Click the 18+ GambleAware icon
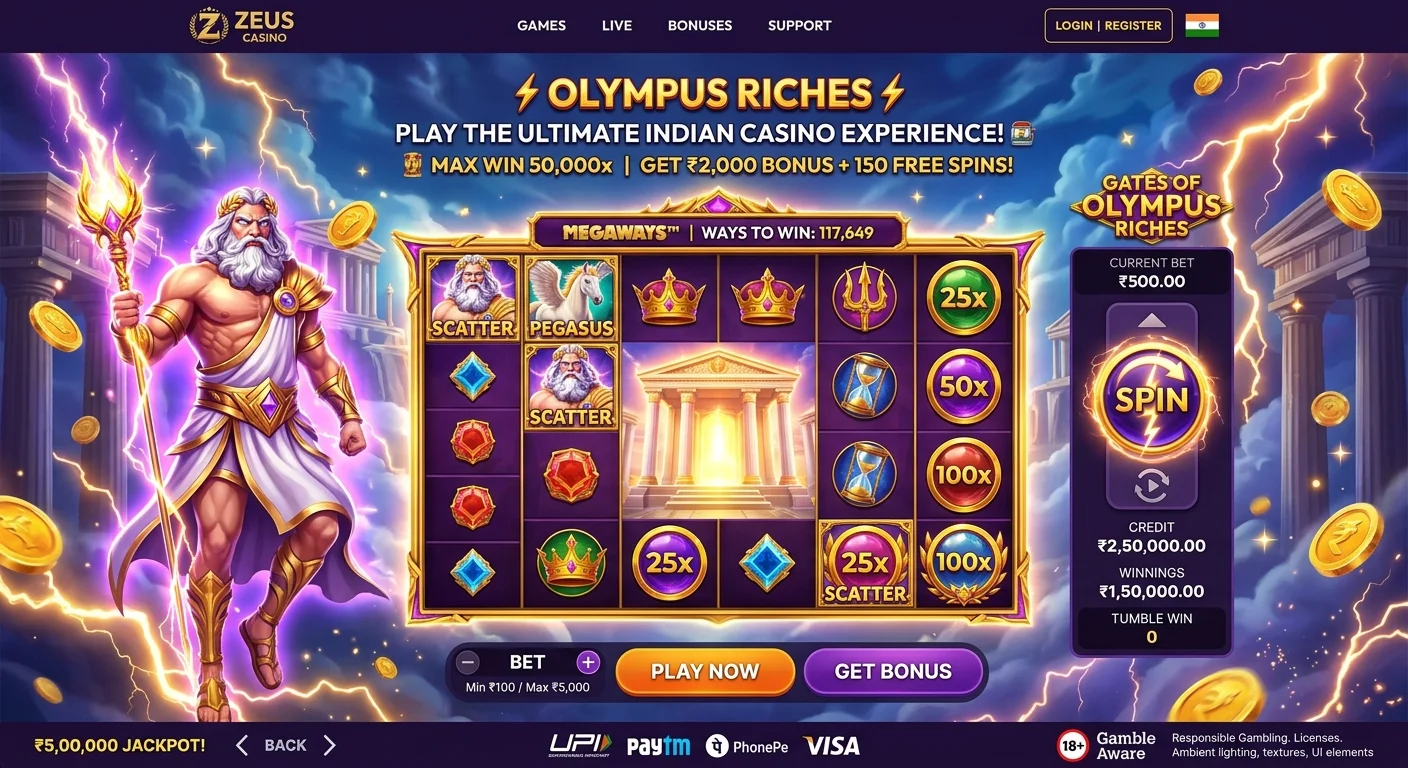Viewport: 1408px width, 768px height. pos(1073,744)
